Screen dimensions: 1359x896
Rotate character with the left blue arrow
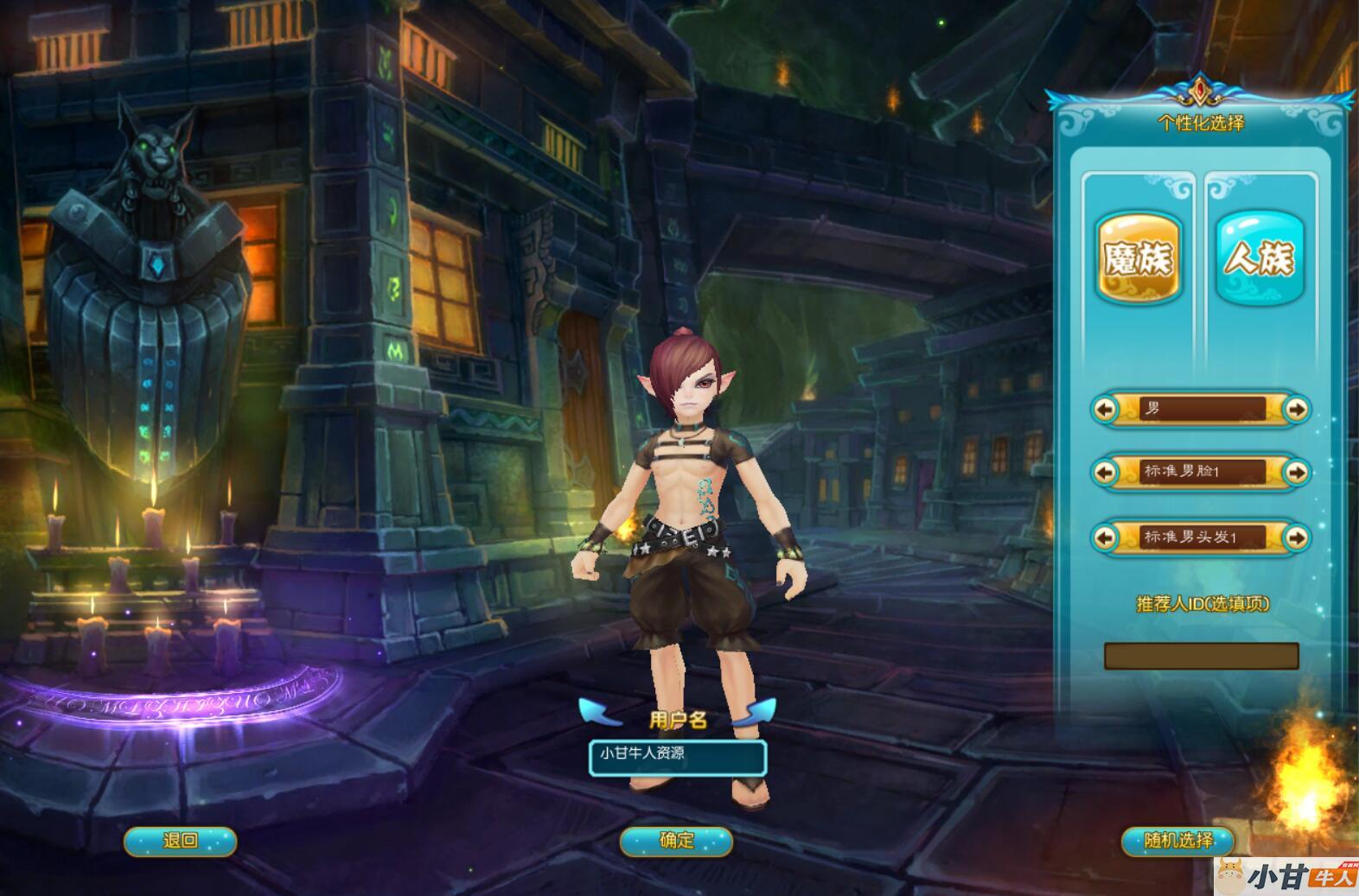point(599,712)
